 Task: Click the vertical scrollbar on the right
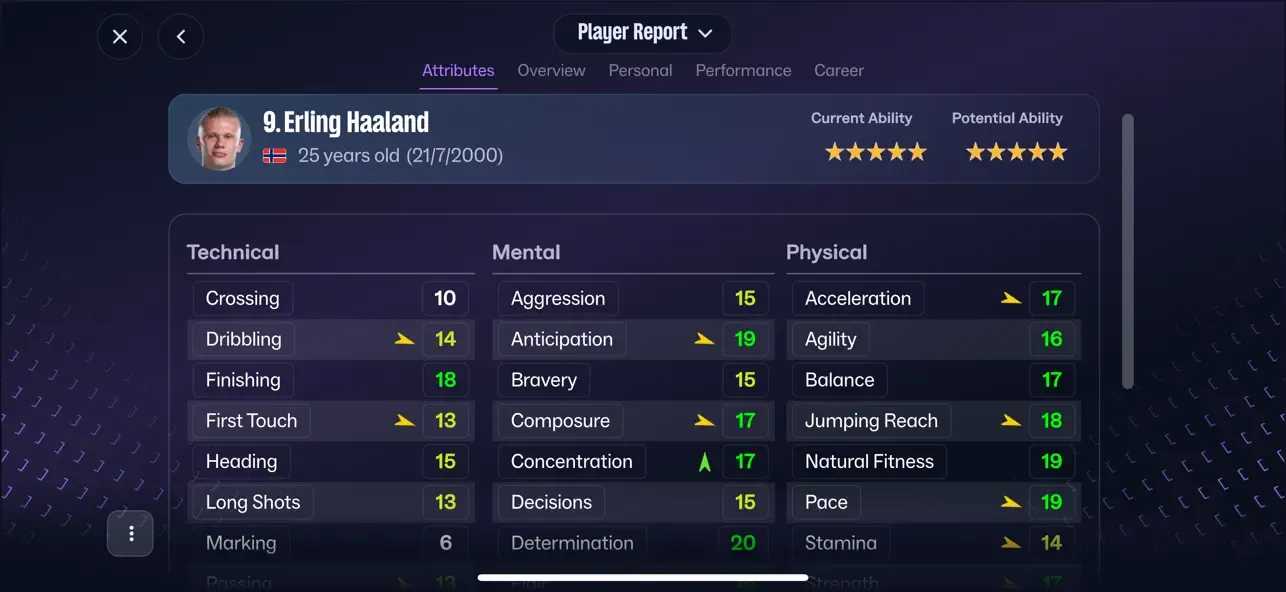(x=1128, y=250)
